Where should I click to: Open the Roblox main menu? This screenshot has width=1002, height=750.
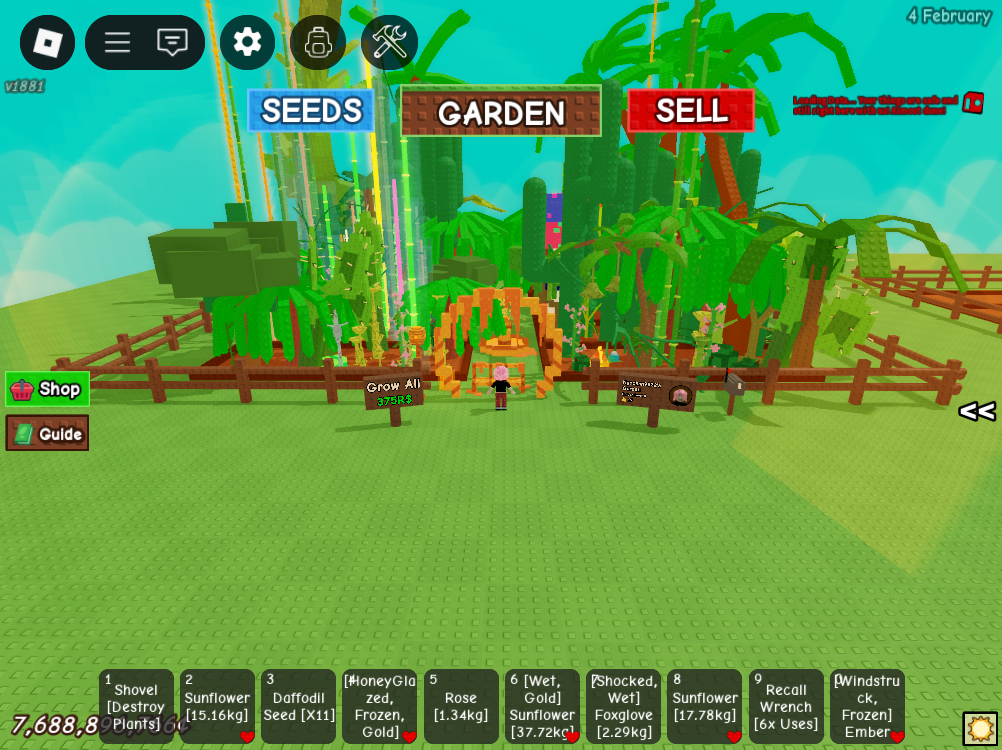point(47,42)
